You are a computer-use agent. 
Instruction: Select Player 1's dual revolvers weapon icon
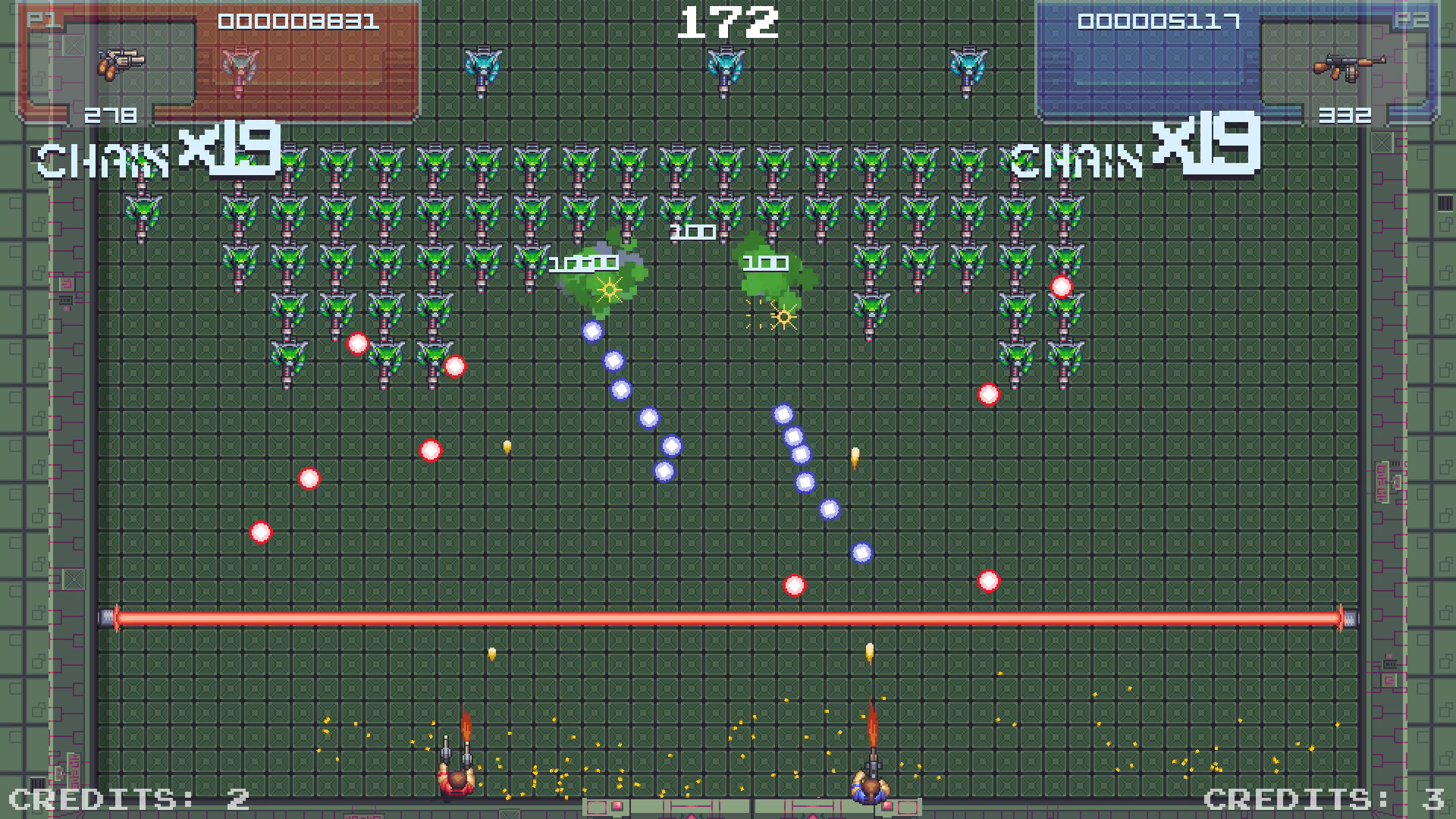pos(121,64)
